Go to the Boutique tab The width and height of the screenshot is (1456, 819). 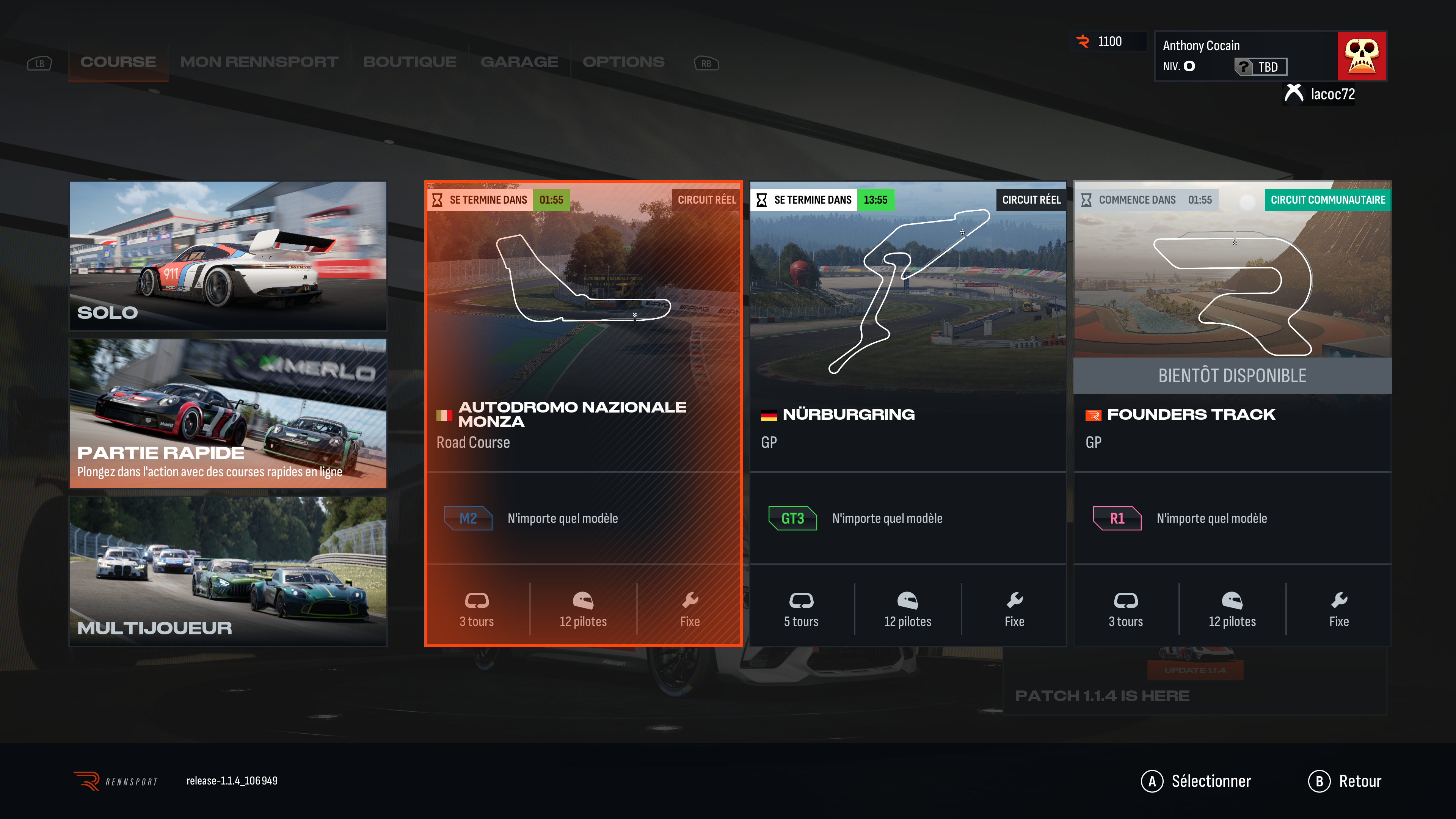tap(409, 62)
